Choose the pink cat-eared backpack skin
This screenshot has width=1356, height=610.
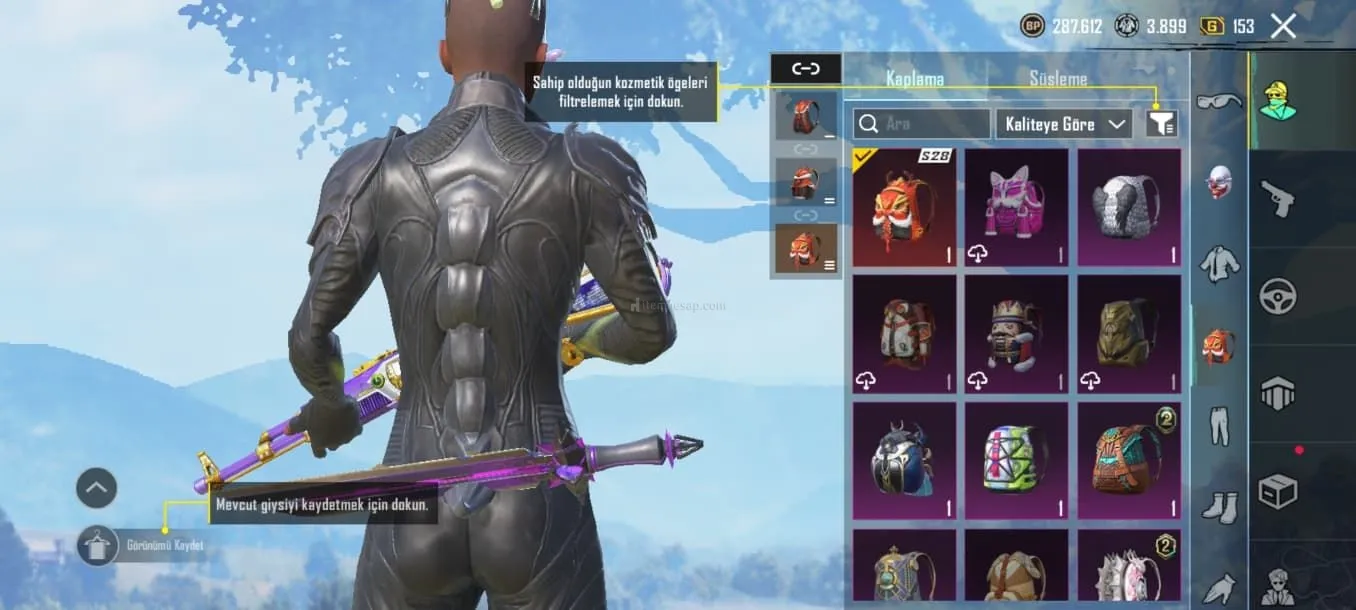pyautogui.click(x=1016, y=207)
